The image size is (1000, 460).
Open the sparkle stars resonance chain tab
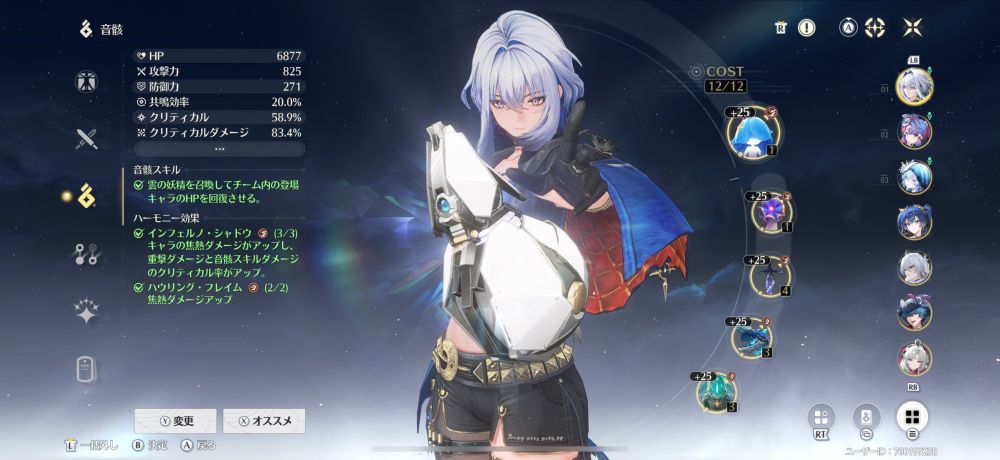coord(86,311)
